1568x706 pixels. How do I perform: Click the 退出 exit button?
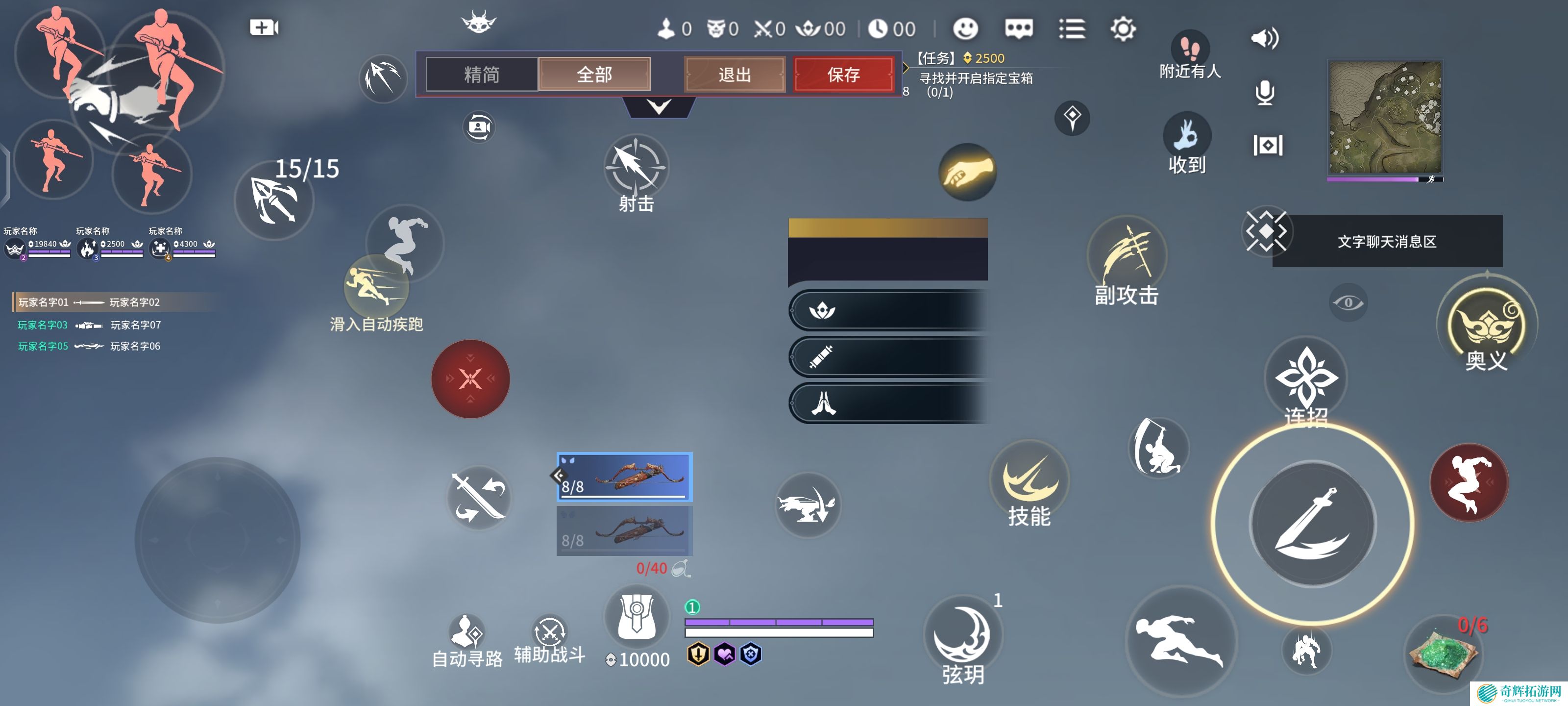[x=735, y=75]
